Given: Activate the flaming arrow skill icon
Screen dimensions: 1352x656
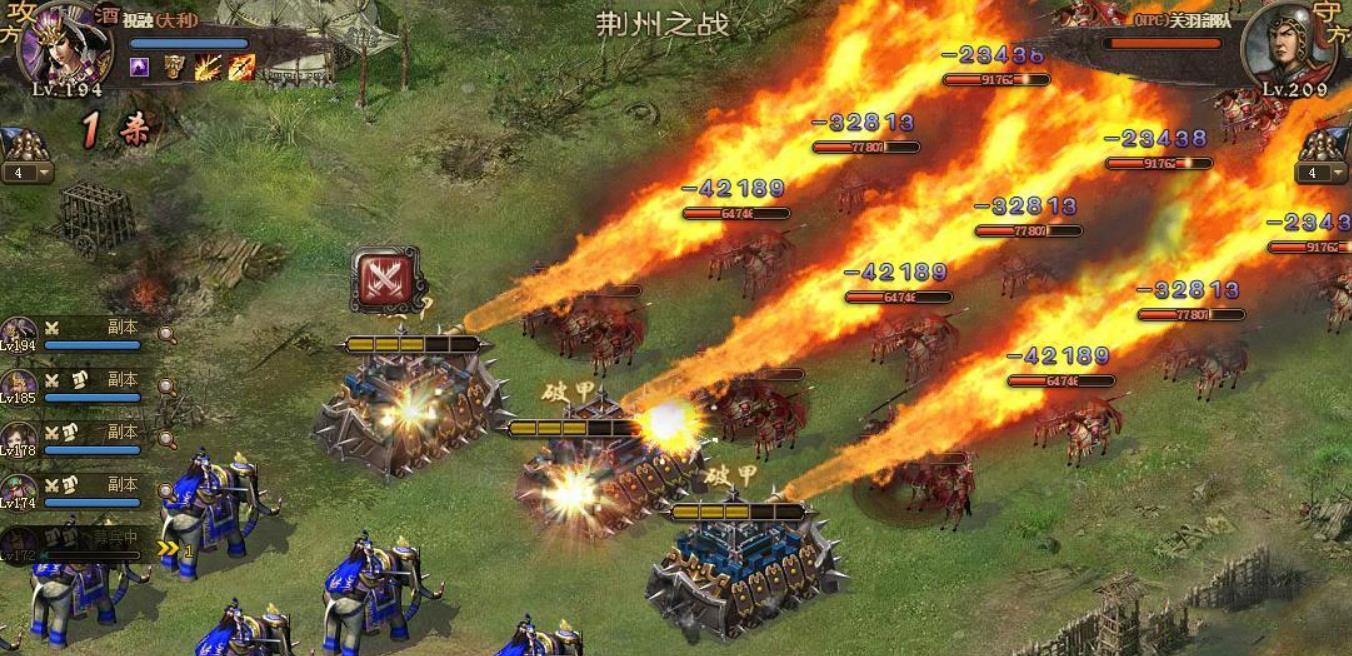Looking at the screenshot, I should [x=241, y=68].
